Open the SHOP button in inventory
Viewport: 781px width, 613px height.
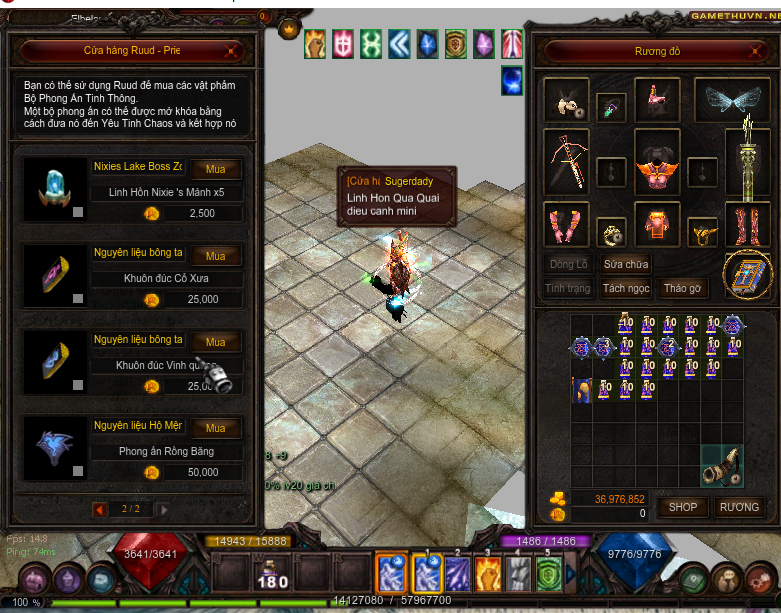tap(683, 507)
